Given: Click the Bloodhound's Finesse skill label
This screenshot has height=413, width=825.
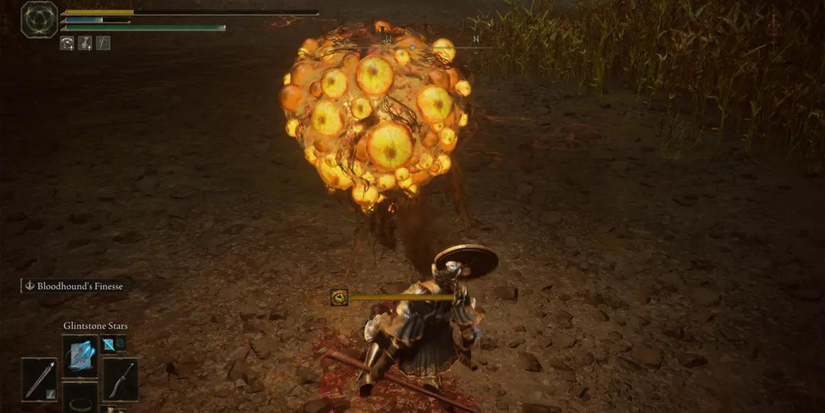Looking at the screenshot, I should 75,286.
